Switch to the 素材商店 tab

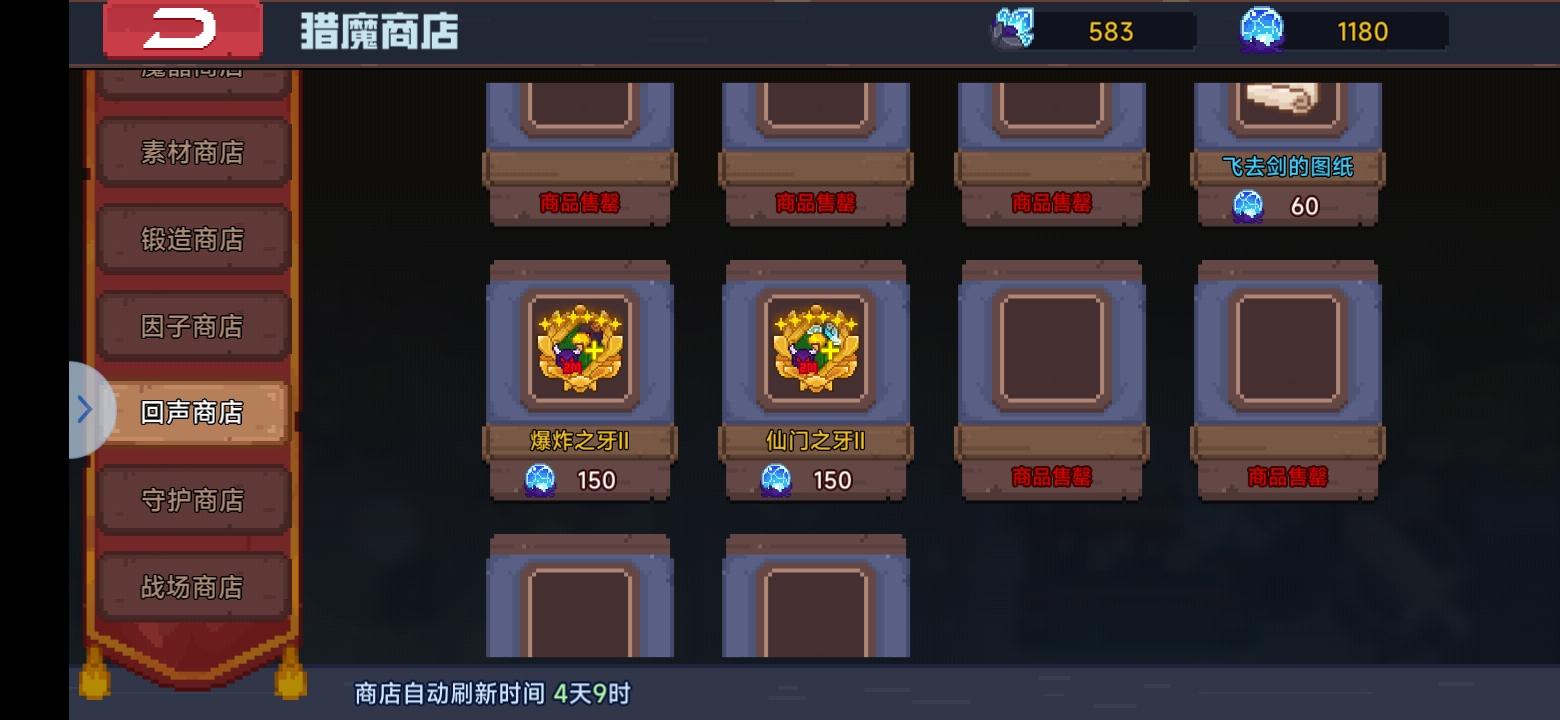pyautogui.click(x=193, y=152)
